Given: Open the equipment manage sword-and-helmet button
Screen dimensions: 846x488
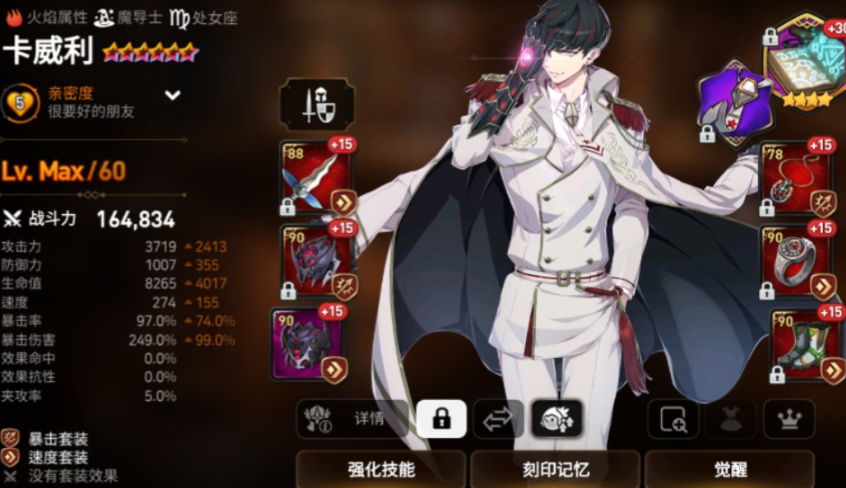Looking at the screenshot, I should 316,104.
